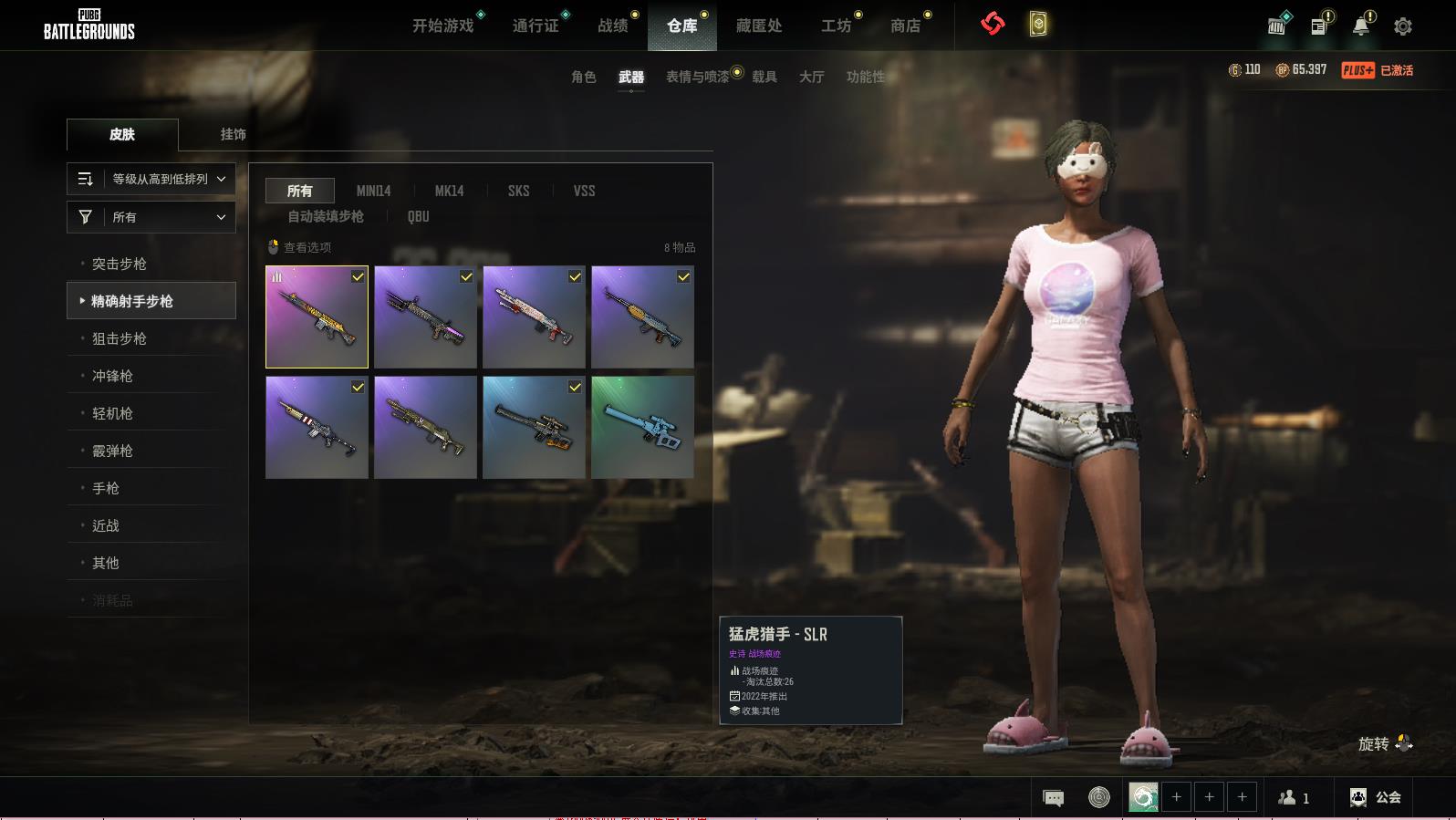Show notifications via the bell icon
Viewport: 1456px width, 820px height.
coord(1361,26)
